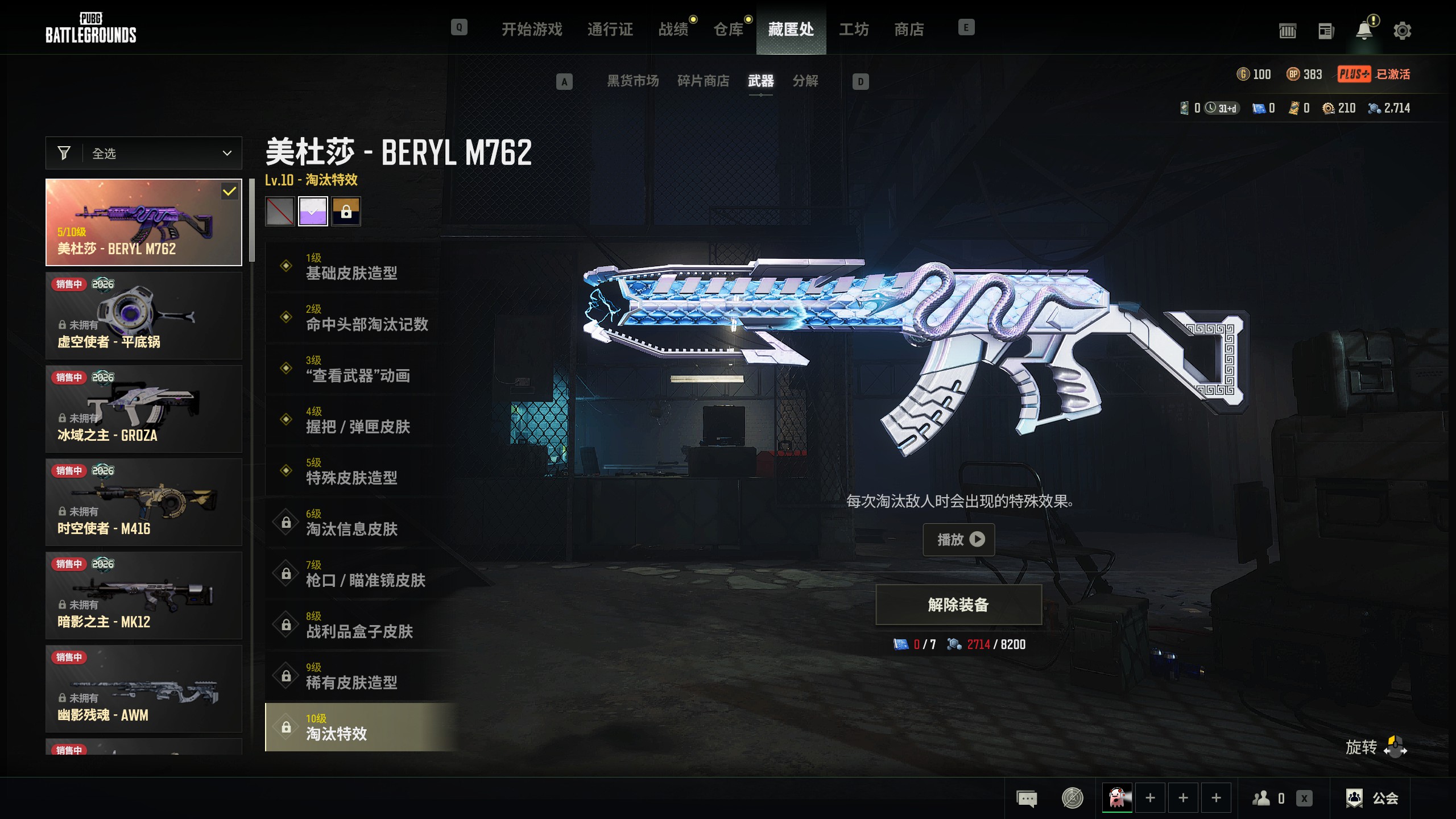Open the settings gear icon
This screenshot has width=1456, height=819.
1402,31
